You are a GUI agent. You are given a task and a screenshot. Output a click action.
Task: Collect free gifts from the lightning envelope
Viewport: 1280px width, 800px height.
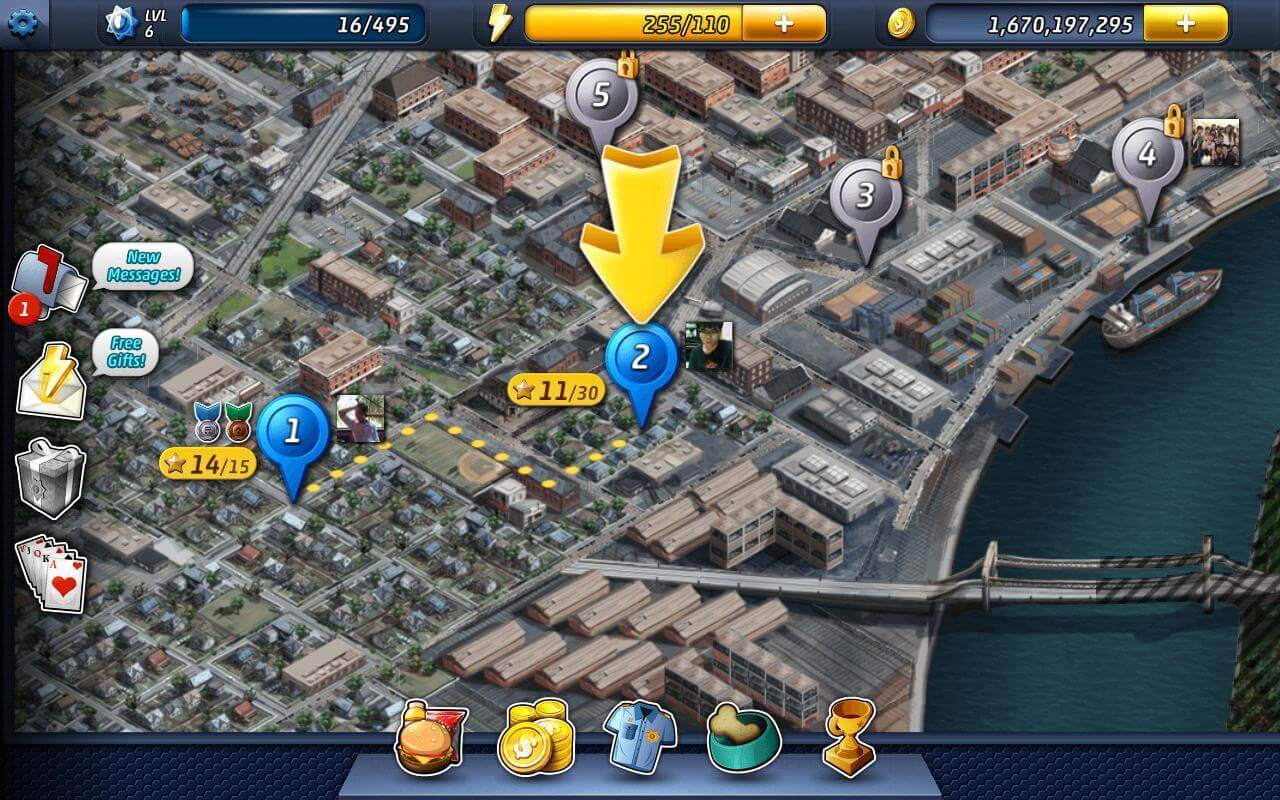[x=51, y=380]
